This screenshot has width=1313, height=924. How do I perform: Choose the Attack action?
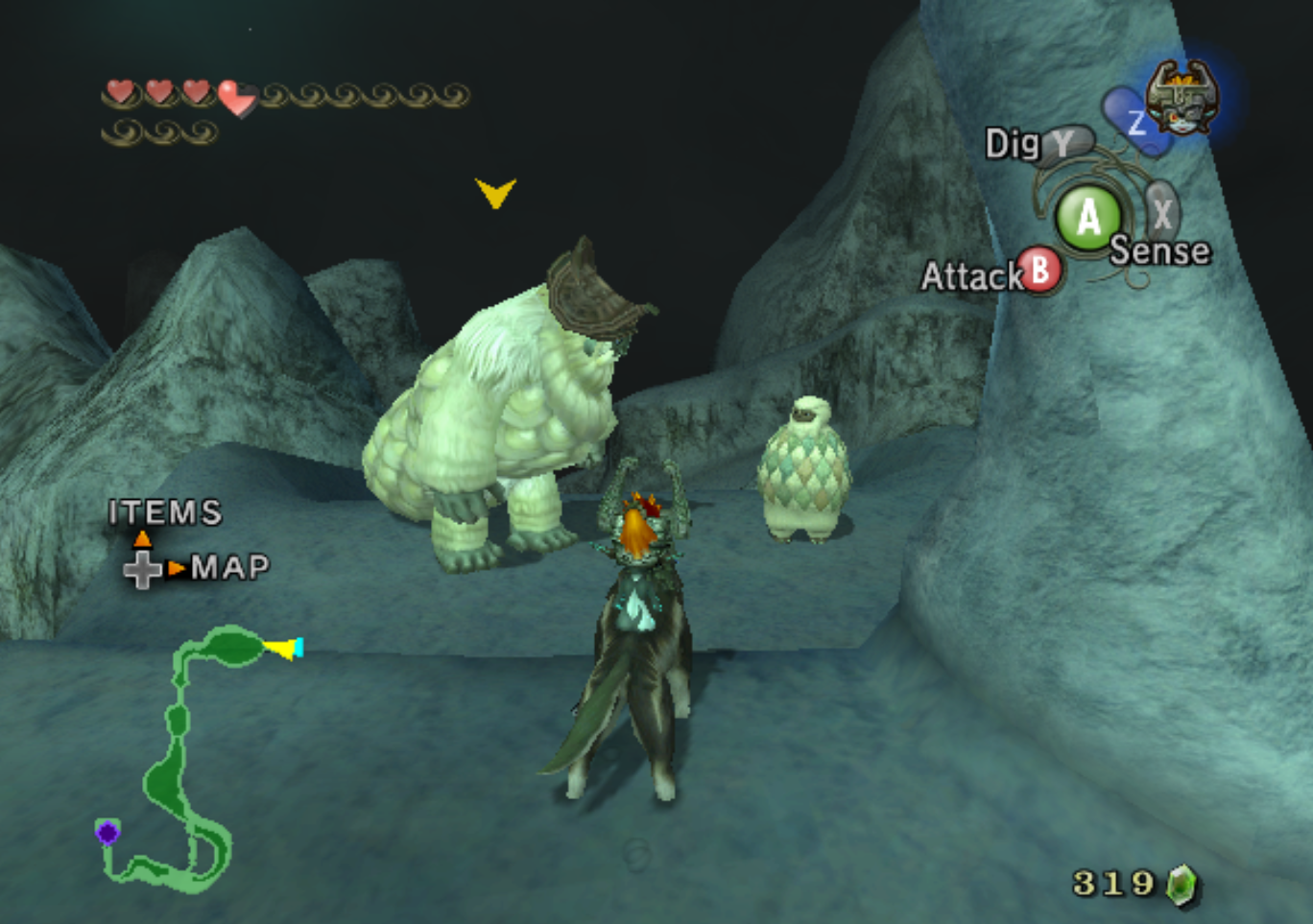click(x=971, y=276)
